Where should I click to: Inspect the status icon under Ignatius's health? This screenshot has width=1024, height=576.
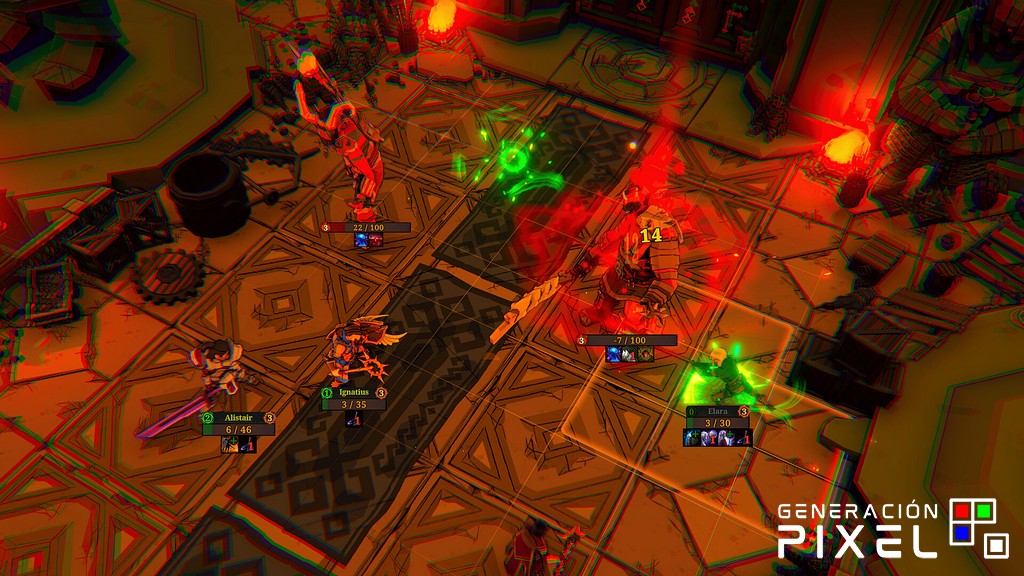[353, 420]
